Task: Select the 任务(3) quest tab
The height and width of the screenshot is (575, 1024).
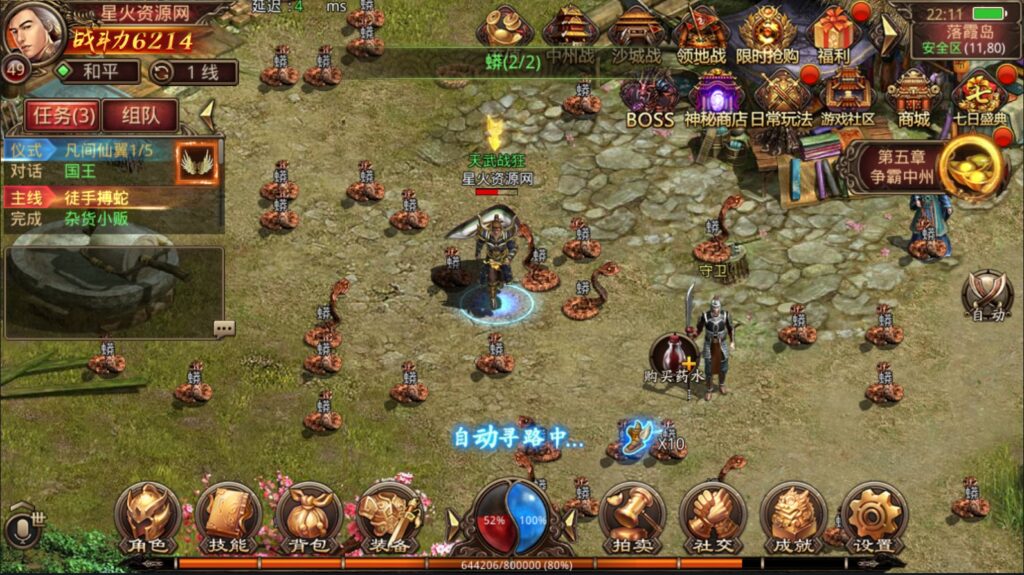Action: [61, 115]
